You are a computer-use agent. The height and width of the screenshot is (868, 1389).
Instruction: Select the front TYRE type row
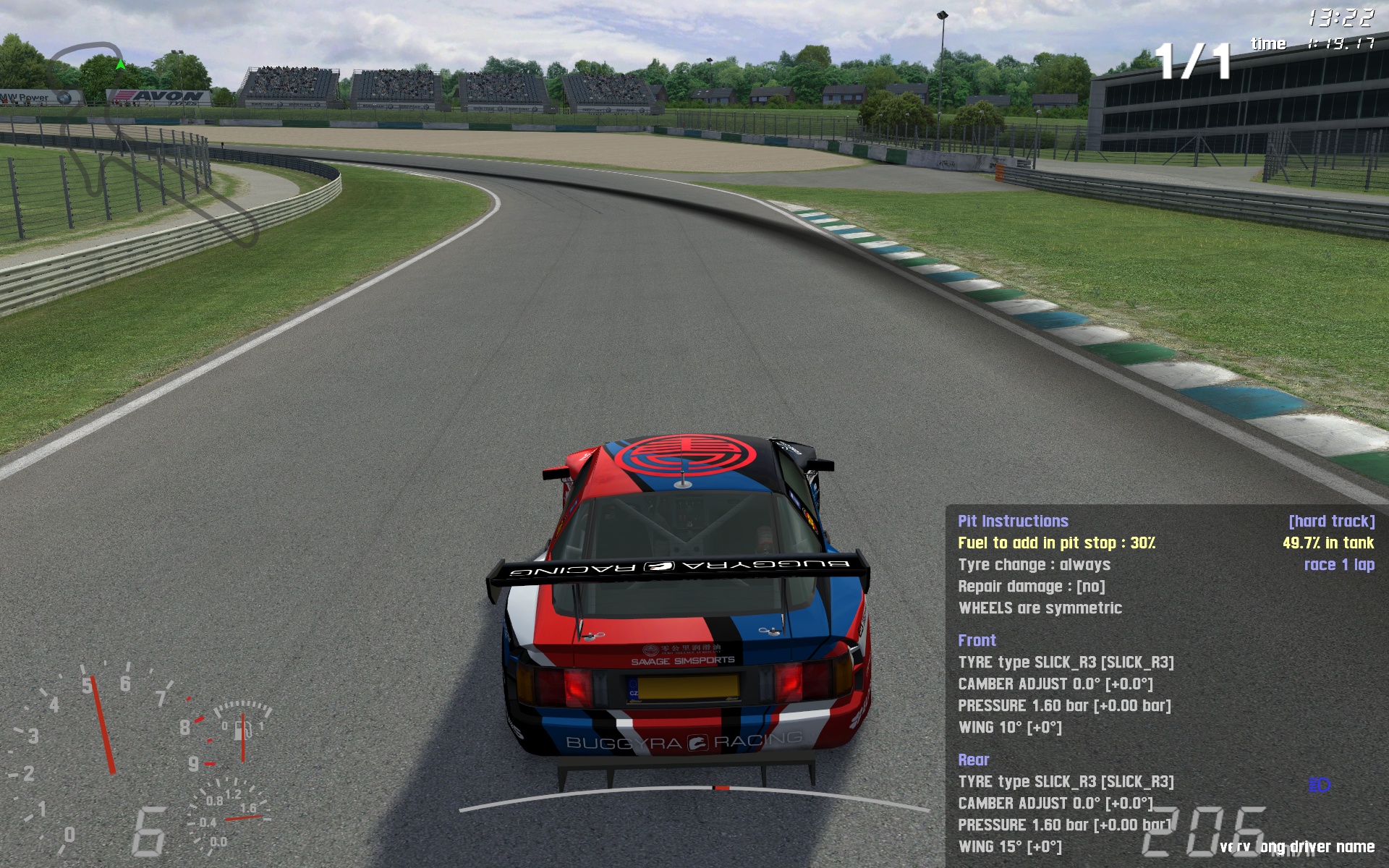[x=1066, y=663]
